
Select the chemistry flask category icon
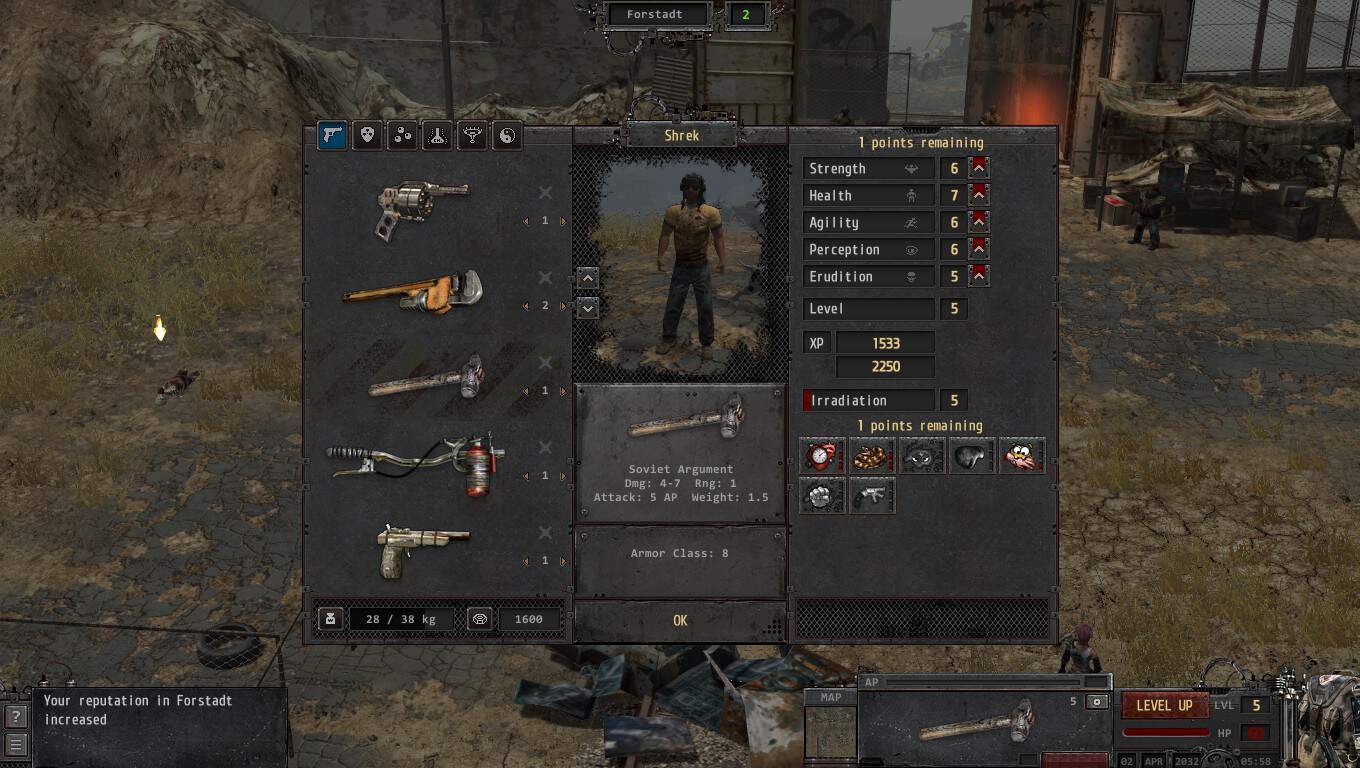(437, 135)
